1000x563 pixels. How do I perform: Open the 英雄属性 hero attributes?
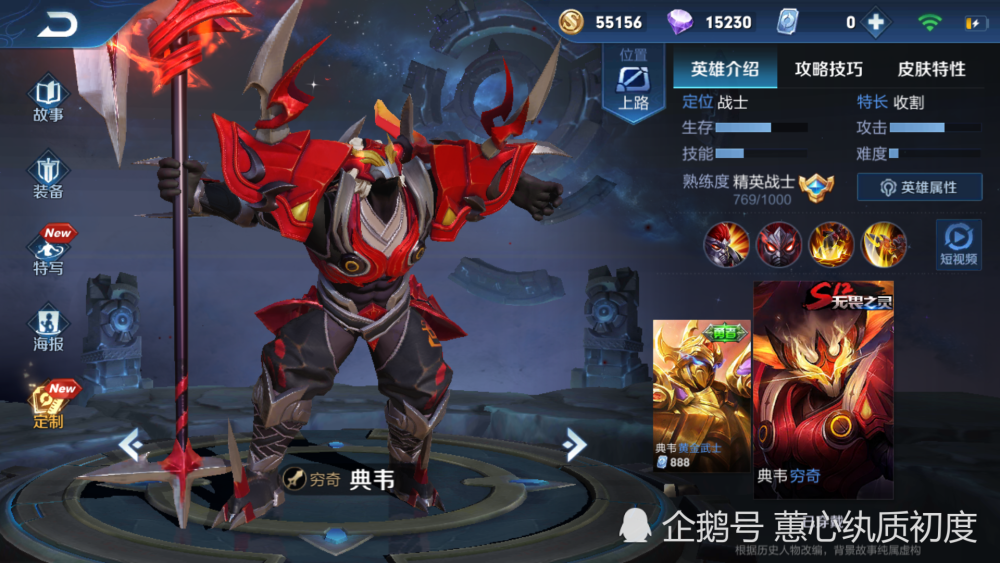pyautogui.click(x=919, y=187)
